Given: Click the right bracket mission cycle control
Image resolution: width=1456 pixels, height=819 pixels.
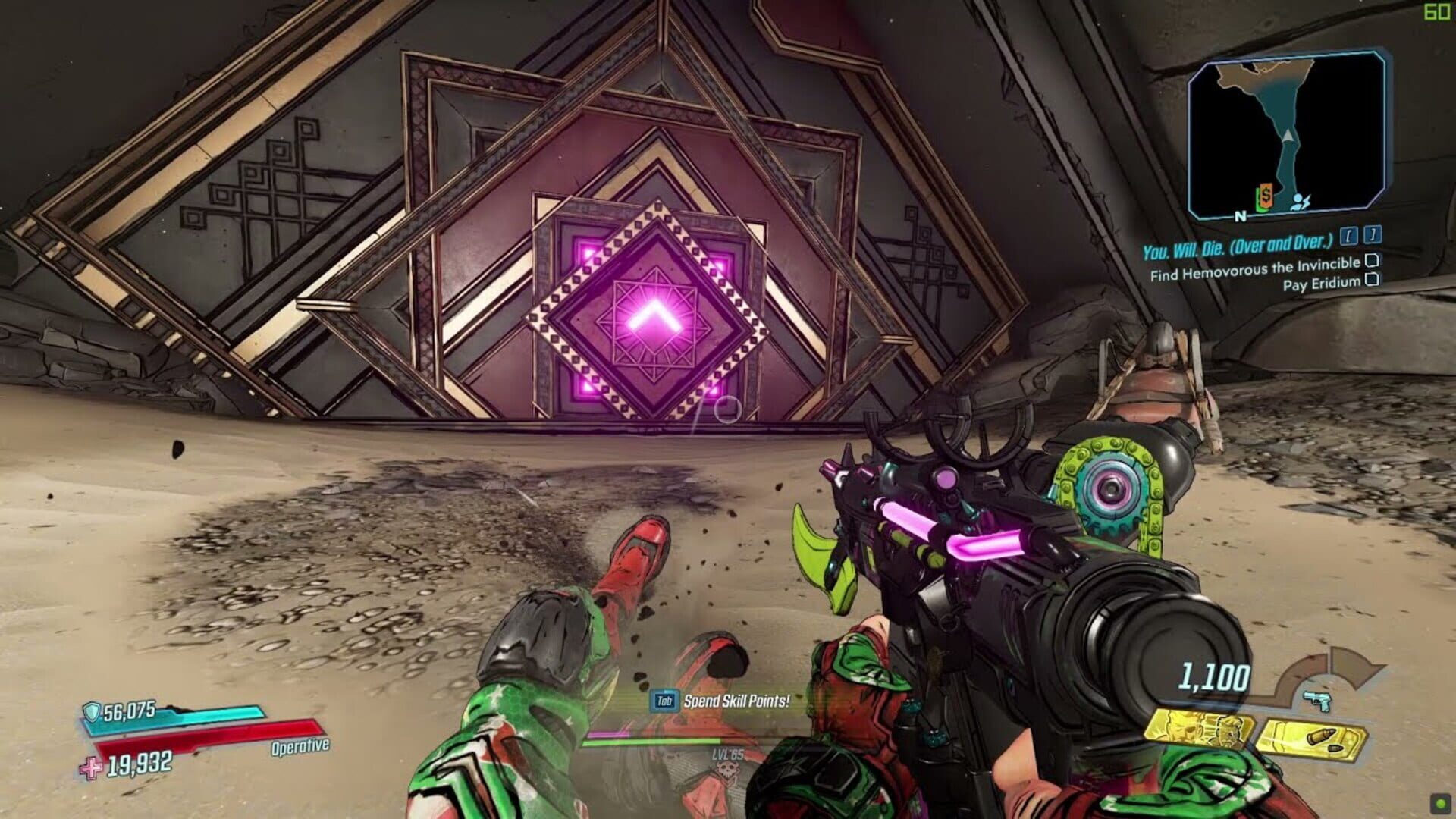Looking at the screenshot, I should (x=1371, y=235).
